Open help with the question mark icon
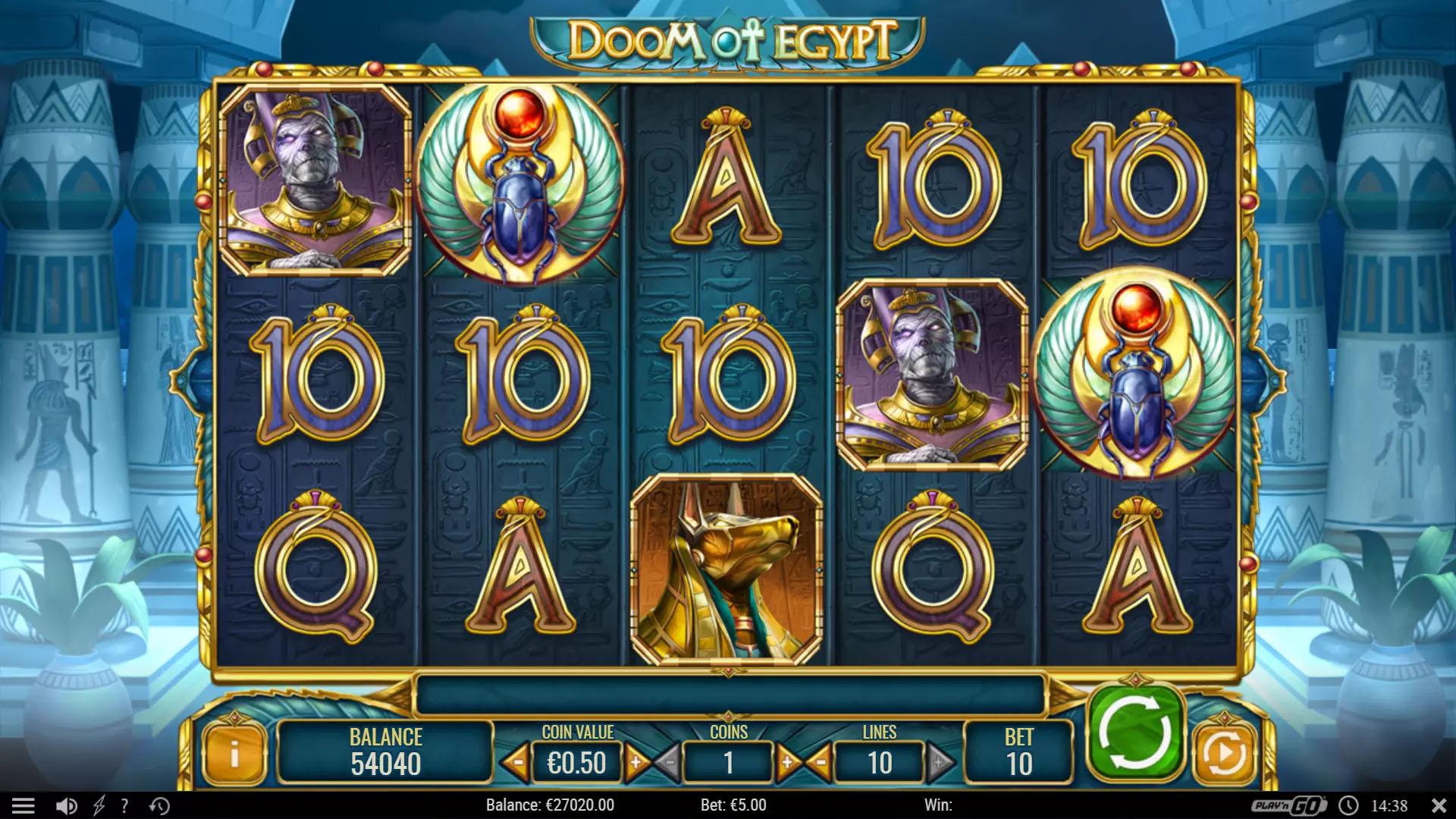1456x819 pixels. coord(124,805)
